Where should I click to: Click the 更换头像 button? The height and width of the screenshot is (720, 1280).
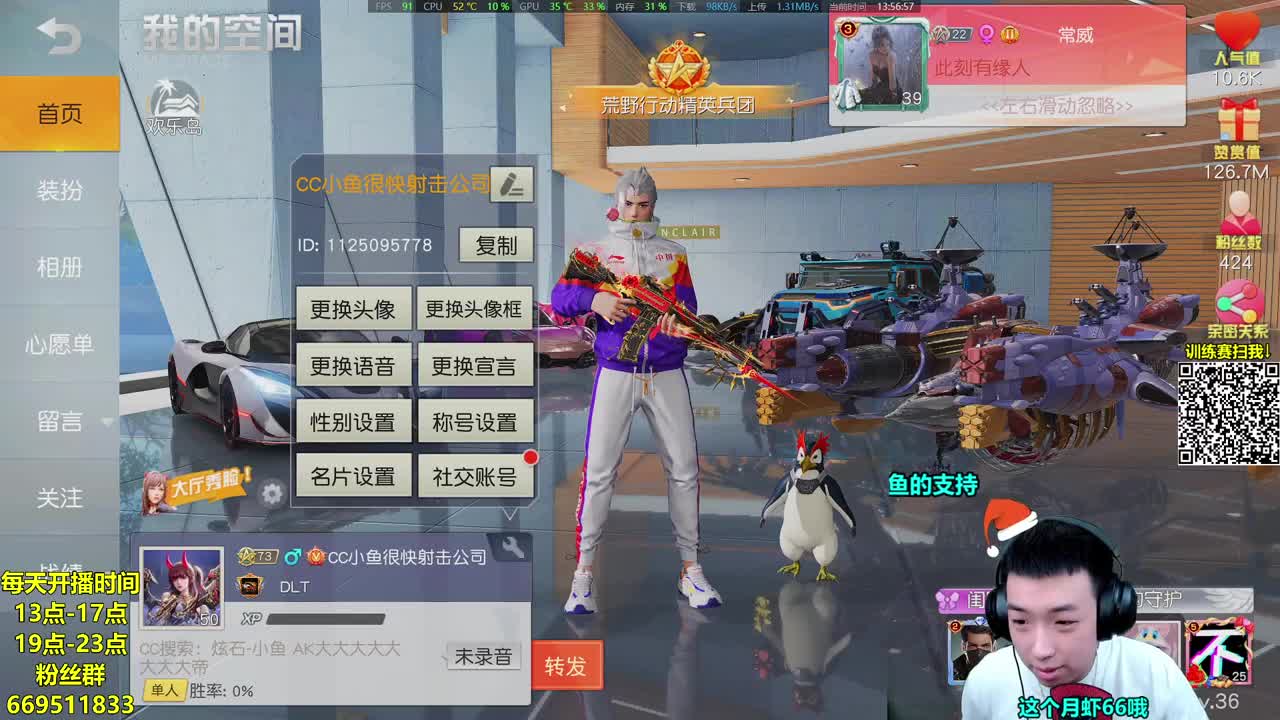click(352, 309)
